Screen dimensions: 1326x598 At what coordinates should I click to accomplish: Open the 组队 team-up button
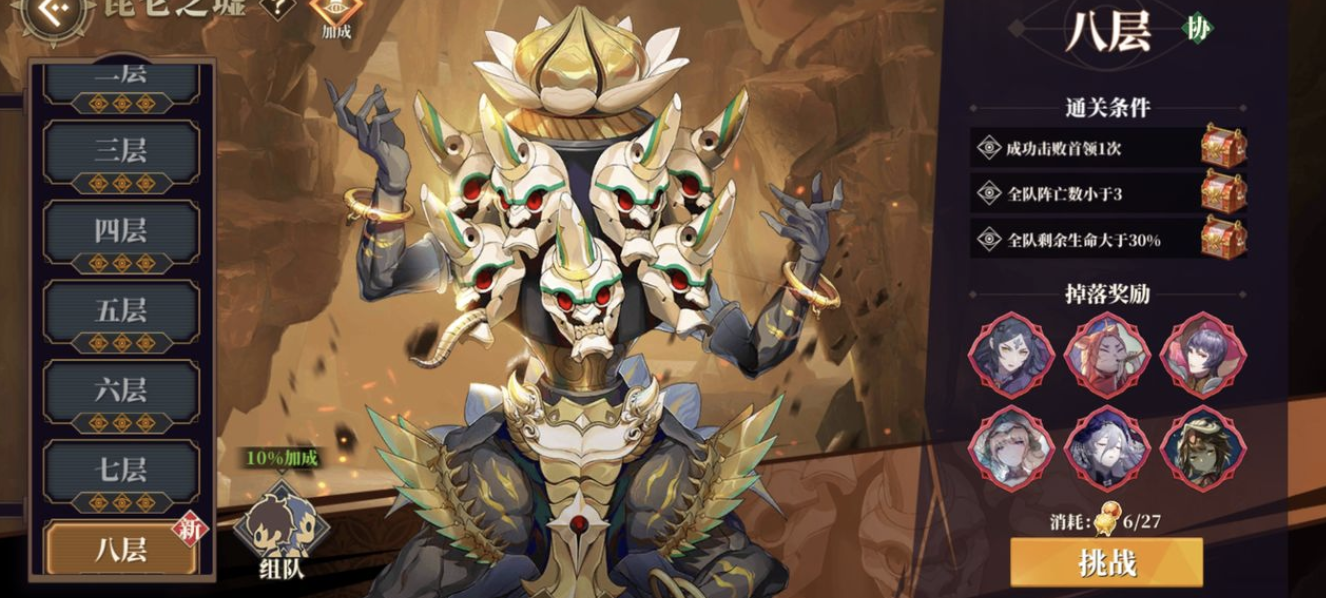[281, 532]
